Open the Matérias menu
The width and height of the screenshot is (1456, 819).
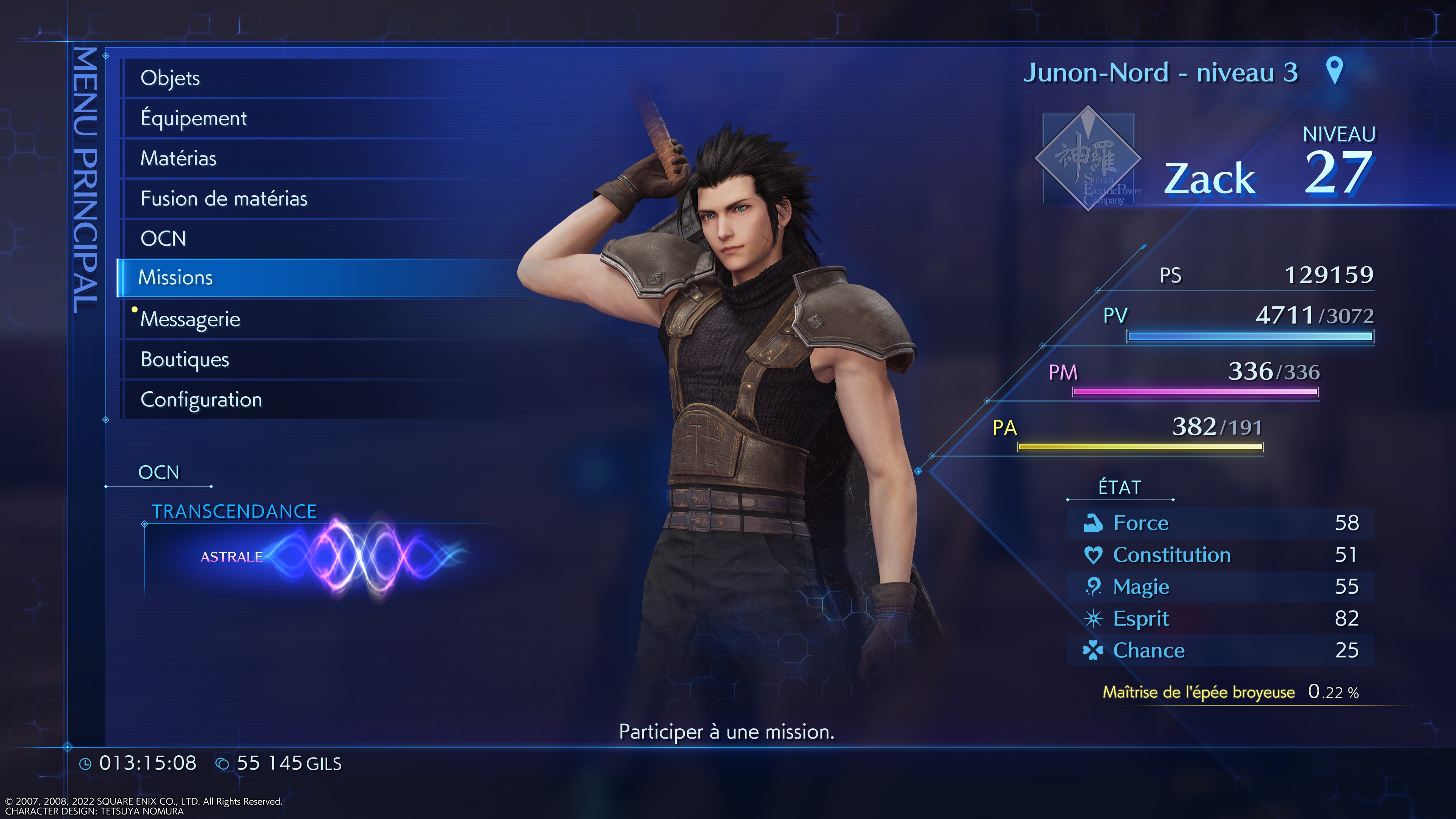178,158
